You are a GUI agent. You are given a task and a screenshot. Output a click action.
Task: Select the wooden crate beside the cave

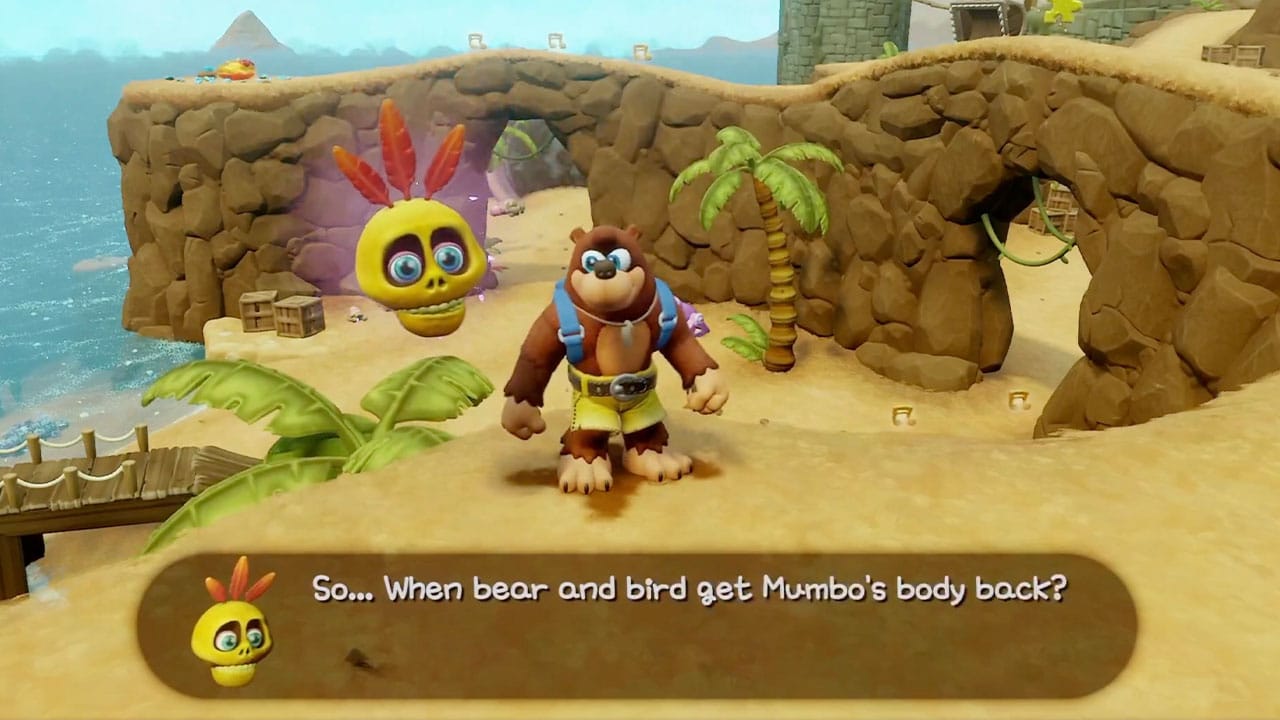coord(270,315)
